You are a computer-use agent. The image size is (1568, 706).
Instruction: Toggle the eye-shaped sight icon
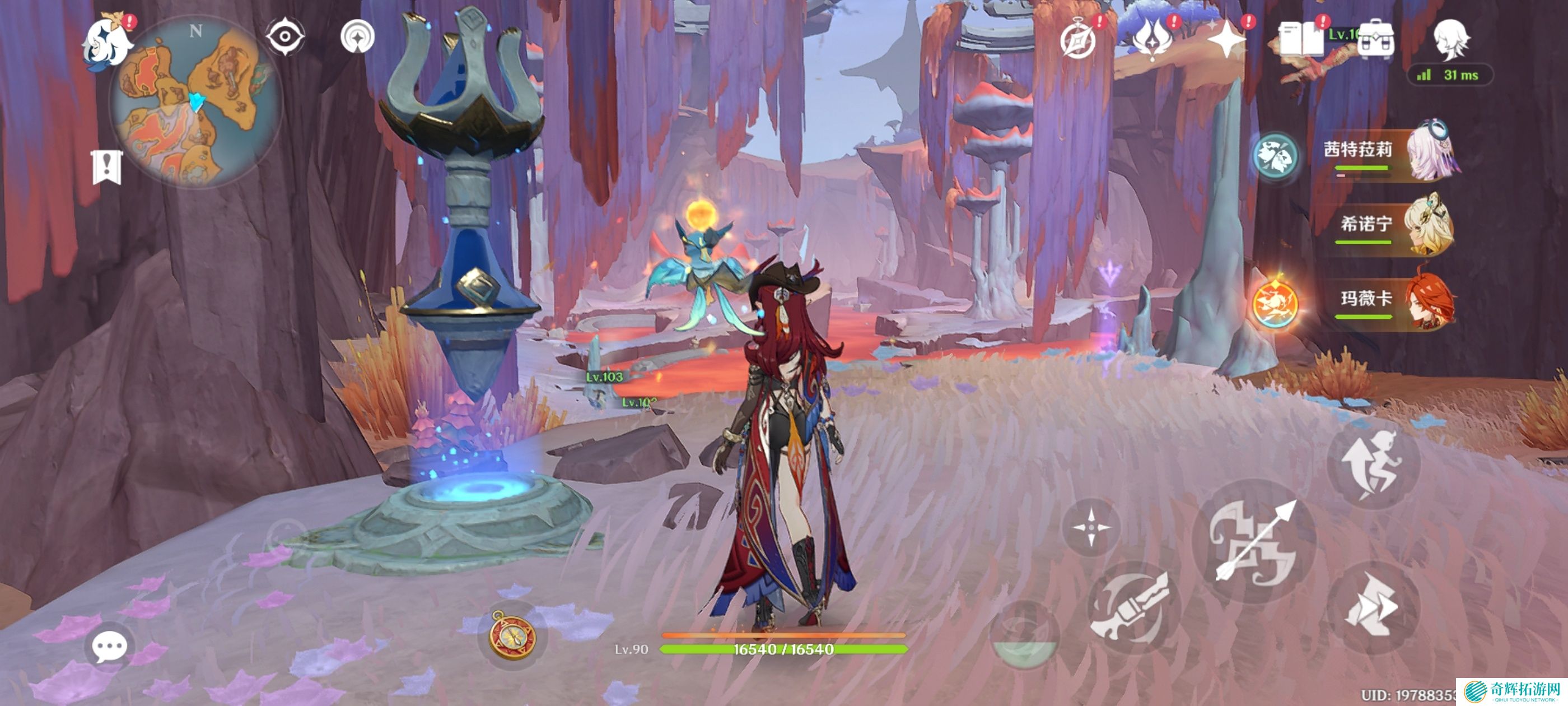(x=285, y=37)
